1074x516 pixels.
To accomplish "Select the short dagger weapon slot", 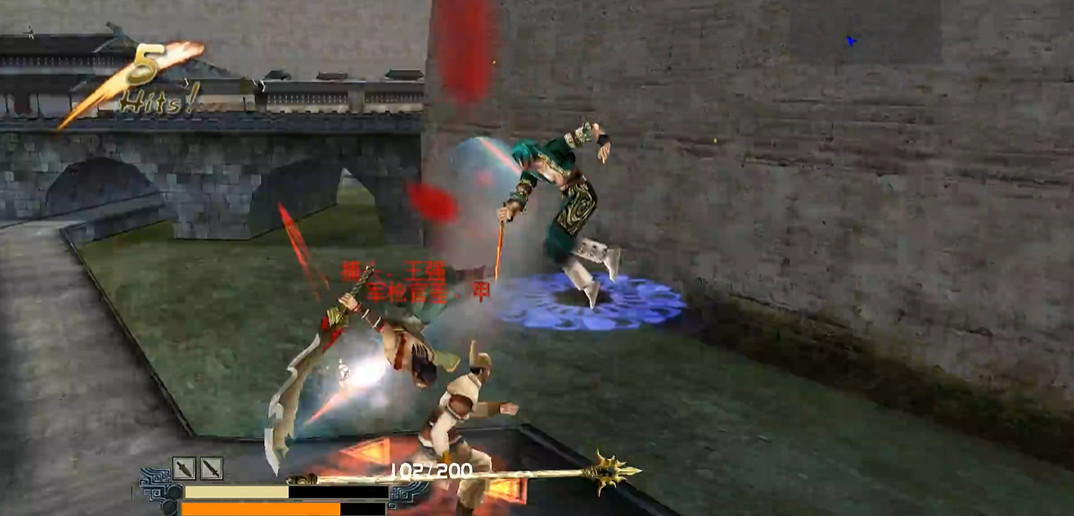I will tap(184, 468).
